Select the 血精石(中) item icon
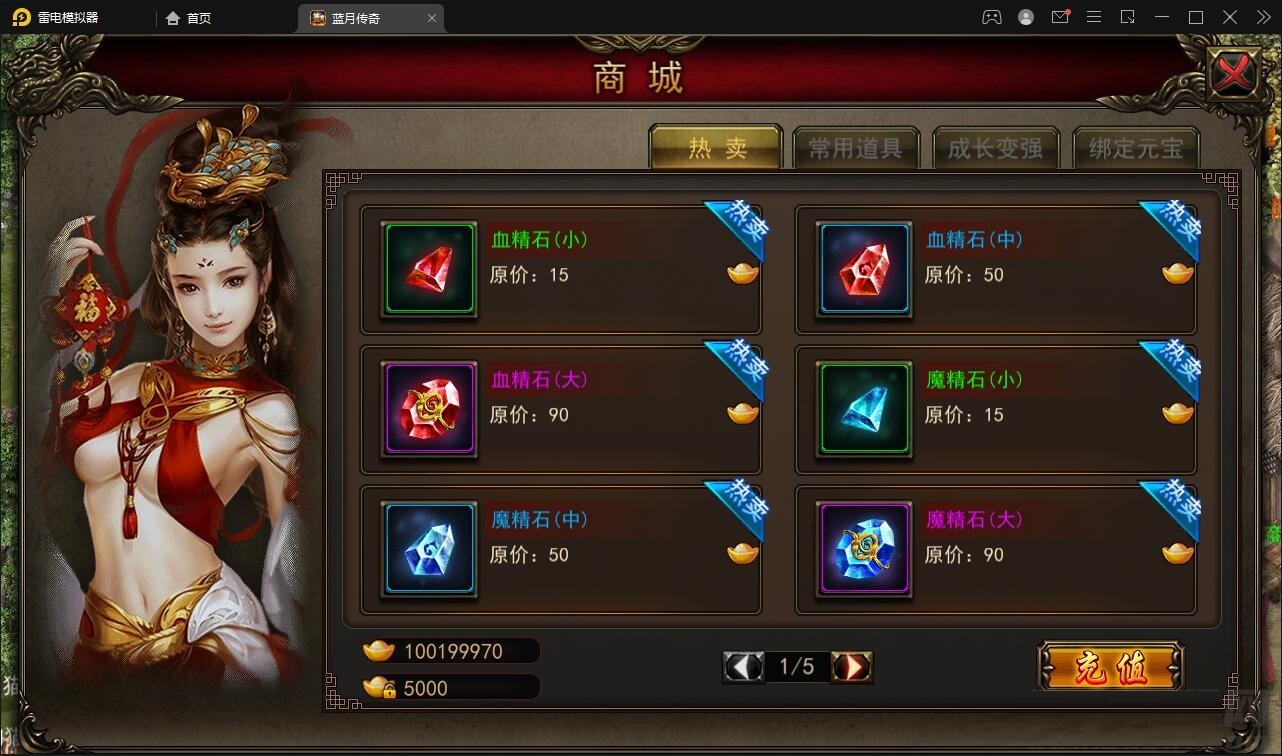This screenshot has width=1282, height=756. (x=863, y=268)
